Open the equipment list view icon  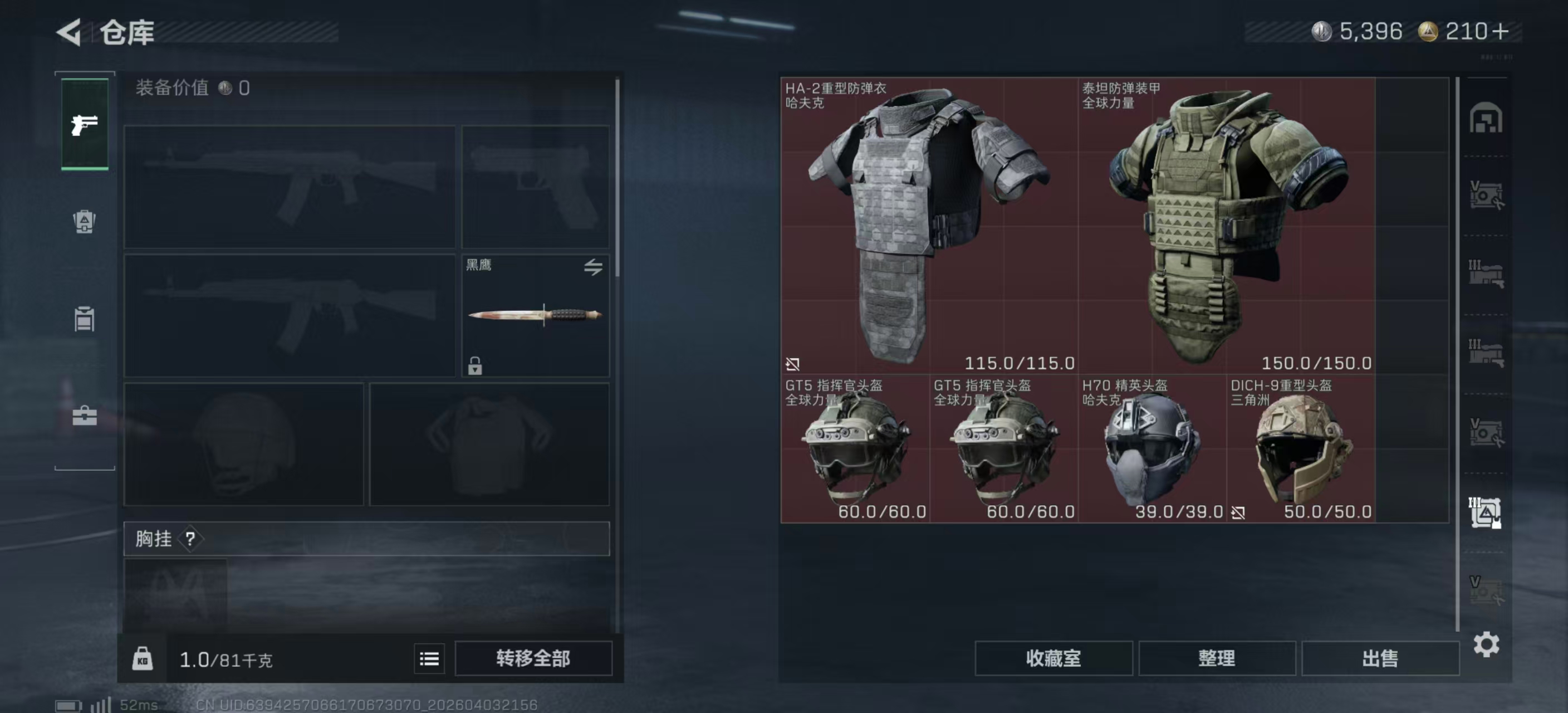click(429, 658)
